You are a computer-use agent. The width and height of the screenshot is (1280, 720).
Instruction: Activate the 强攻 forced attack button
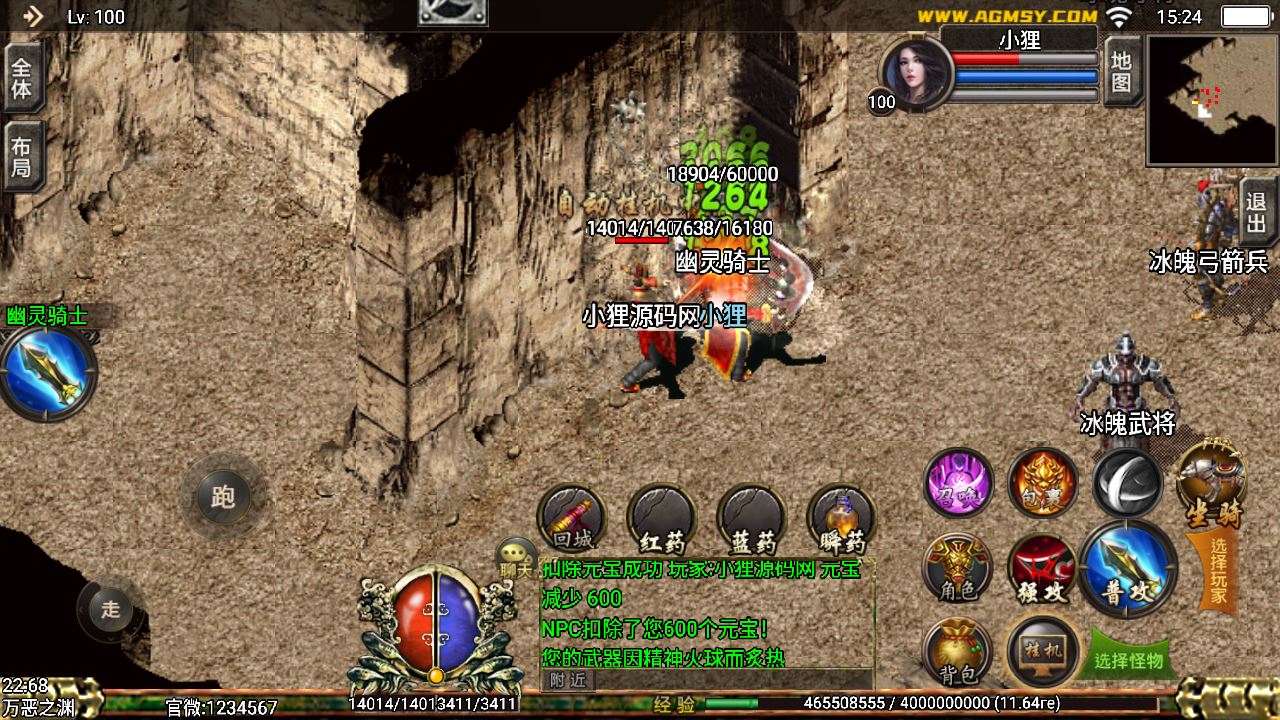[x=1042, y=569]
